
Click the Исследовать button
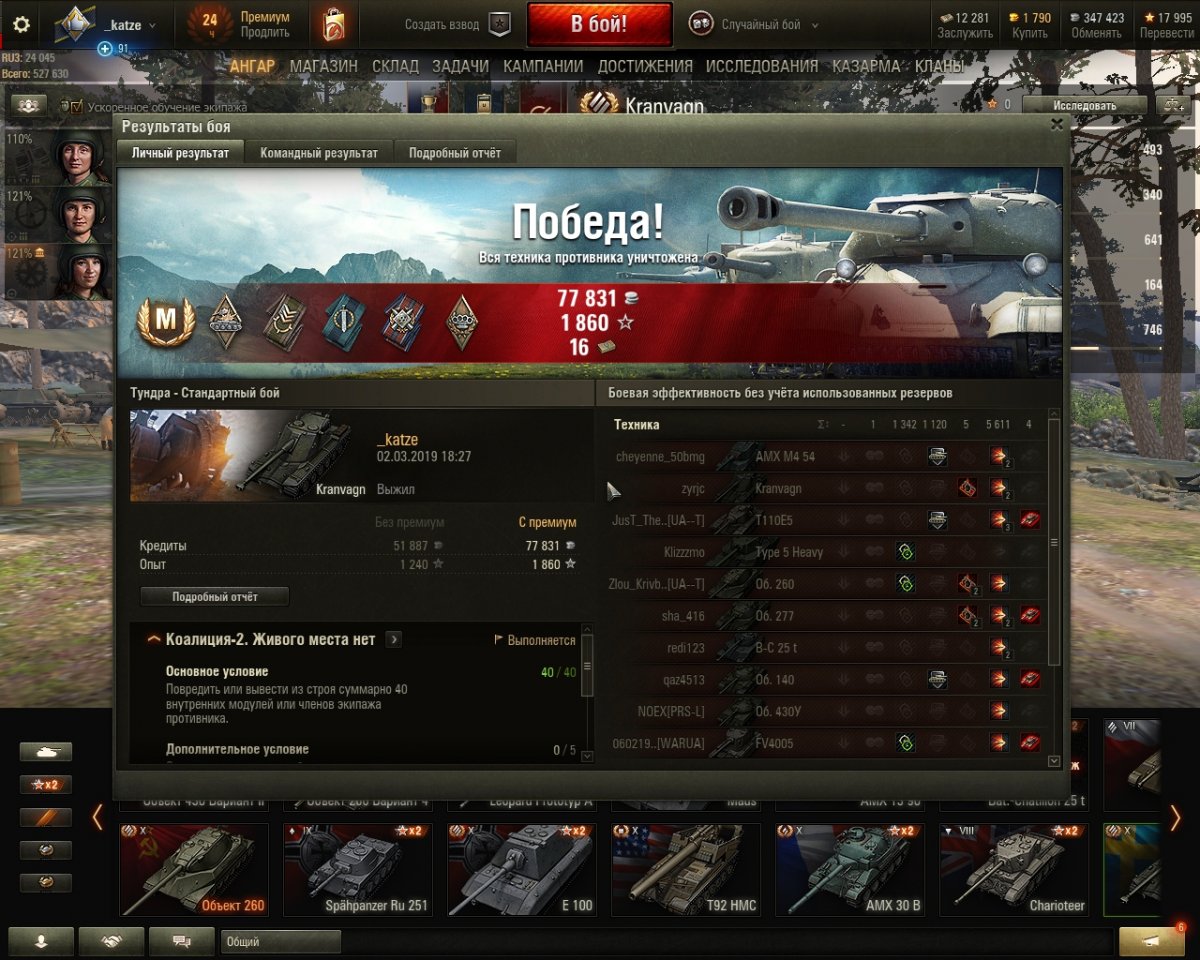pyautogui.click(x=1084, y=105)
